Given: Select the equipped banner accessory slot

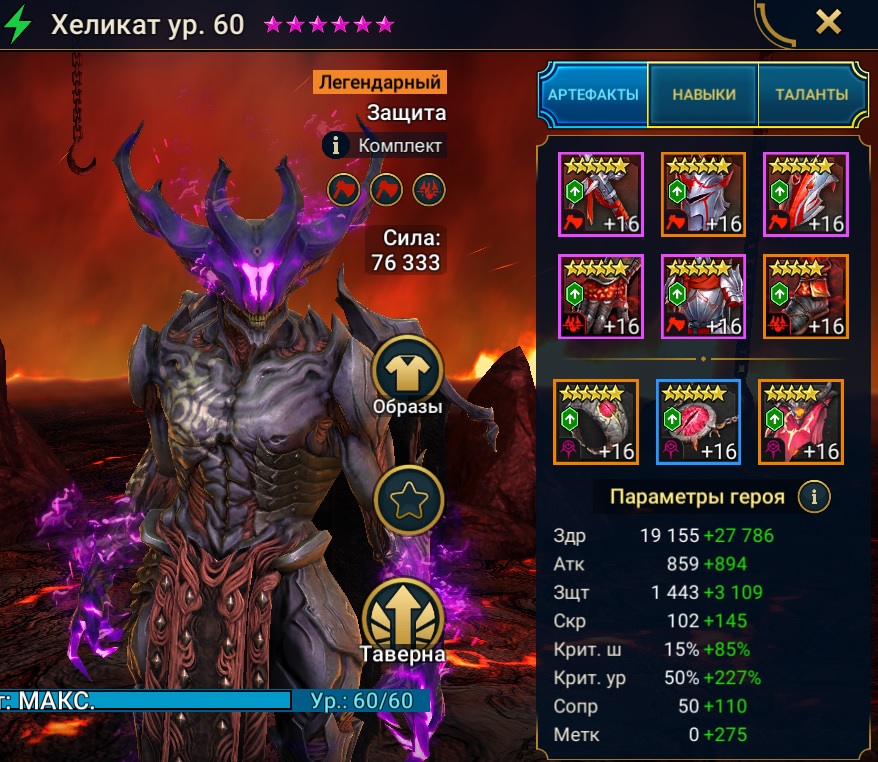Looking at the screenshot, I should (801, 422).
